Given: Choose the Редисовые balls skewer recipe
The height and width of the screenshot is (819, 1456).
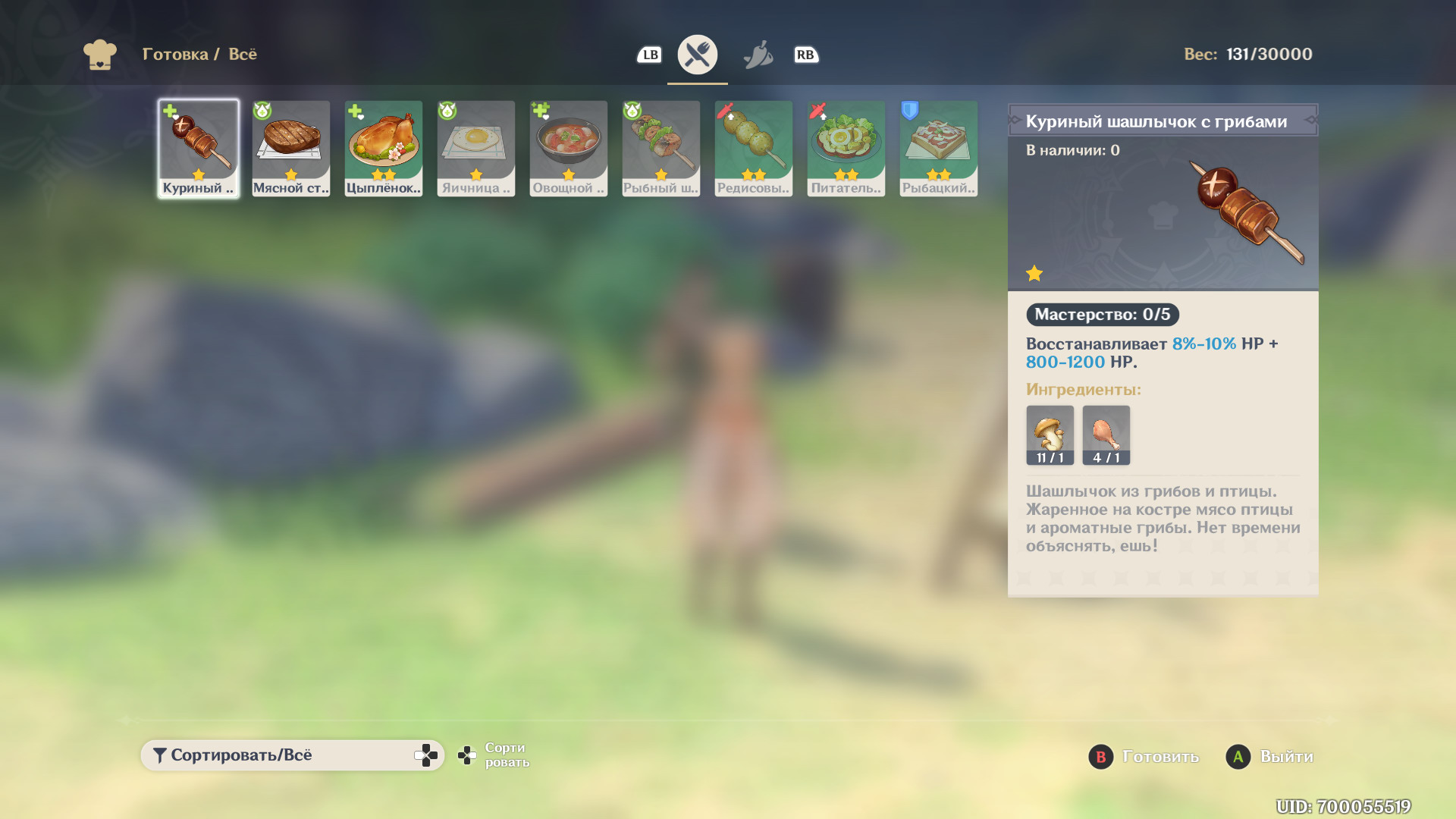Looking at the screenshot, I should 754,149.
